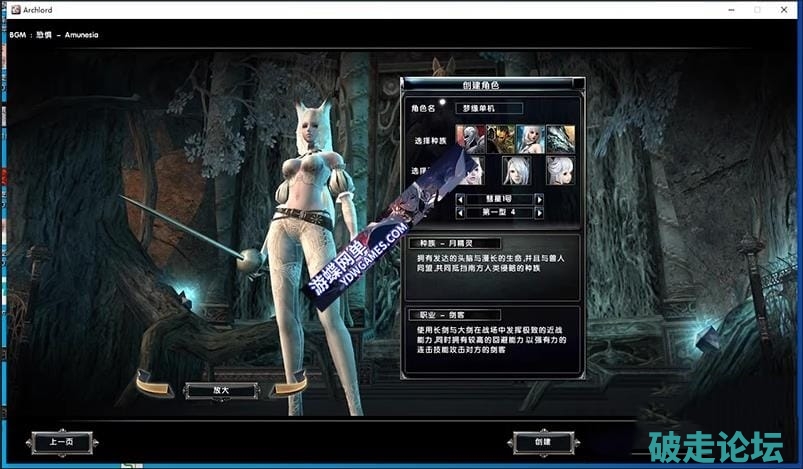This screenshot has width=803, height=469.
Task: Switch 第一型 4 to the previous style
Action: 460,212
